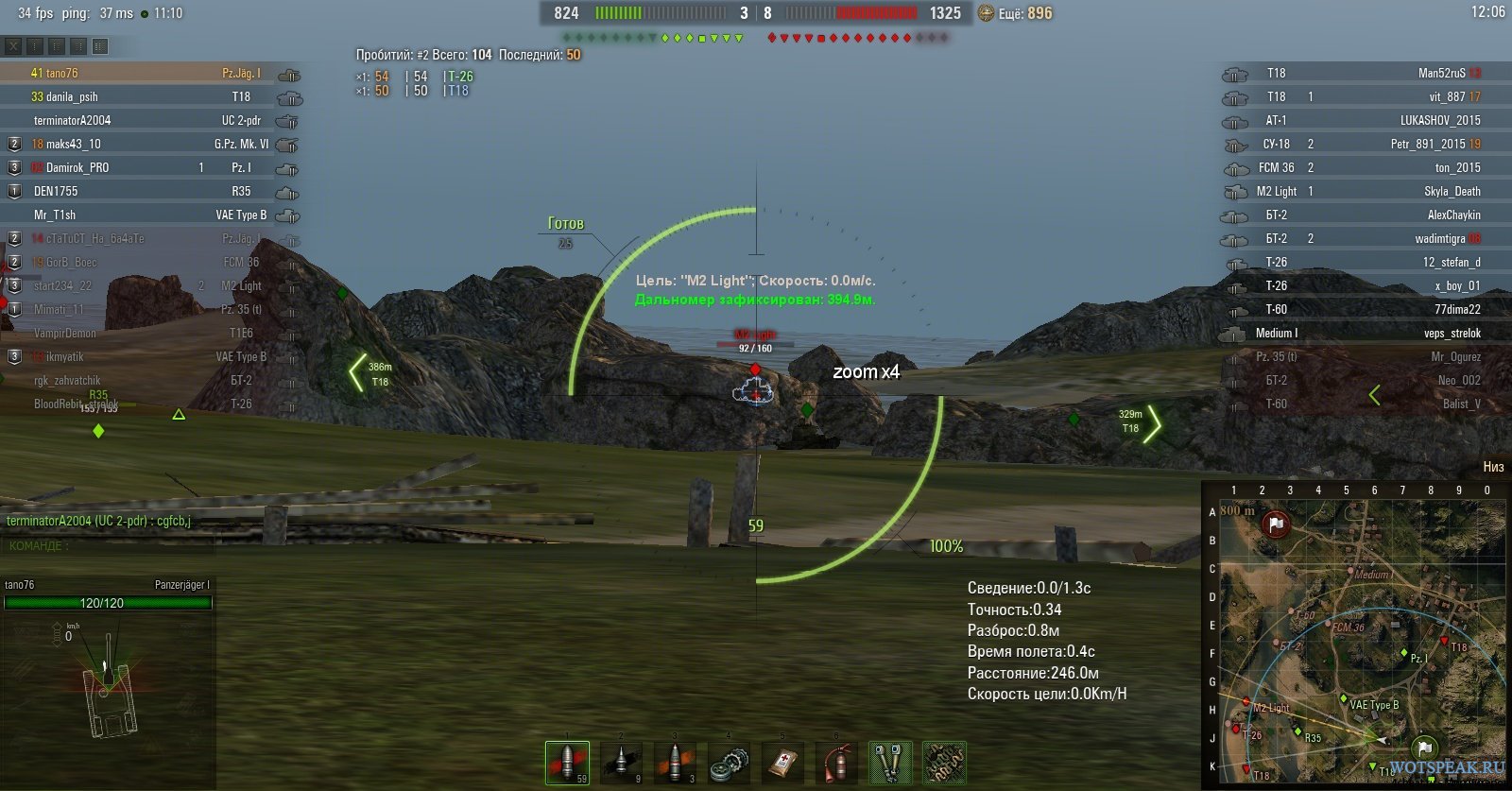Screen dimensions: 1512x791
Task: Click the VAE Type B marker on minimap
Action: coord(1343,698)
